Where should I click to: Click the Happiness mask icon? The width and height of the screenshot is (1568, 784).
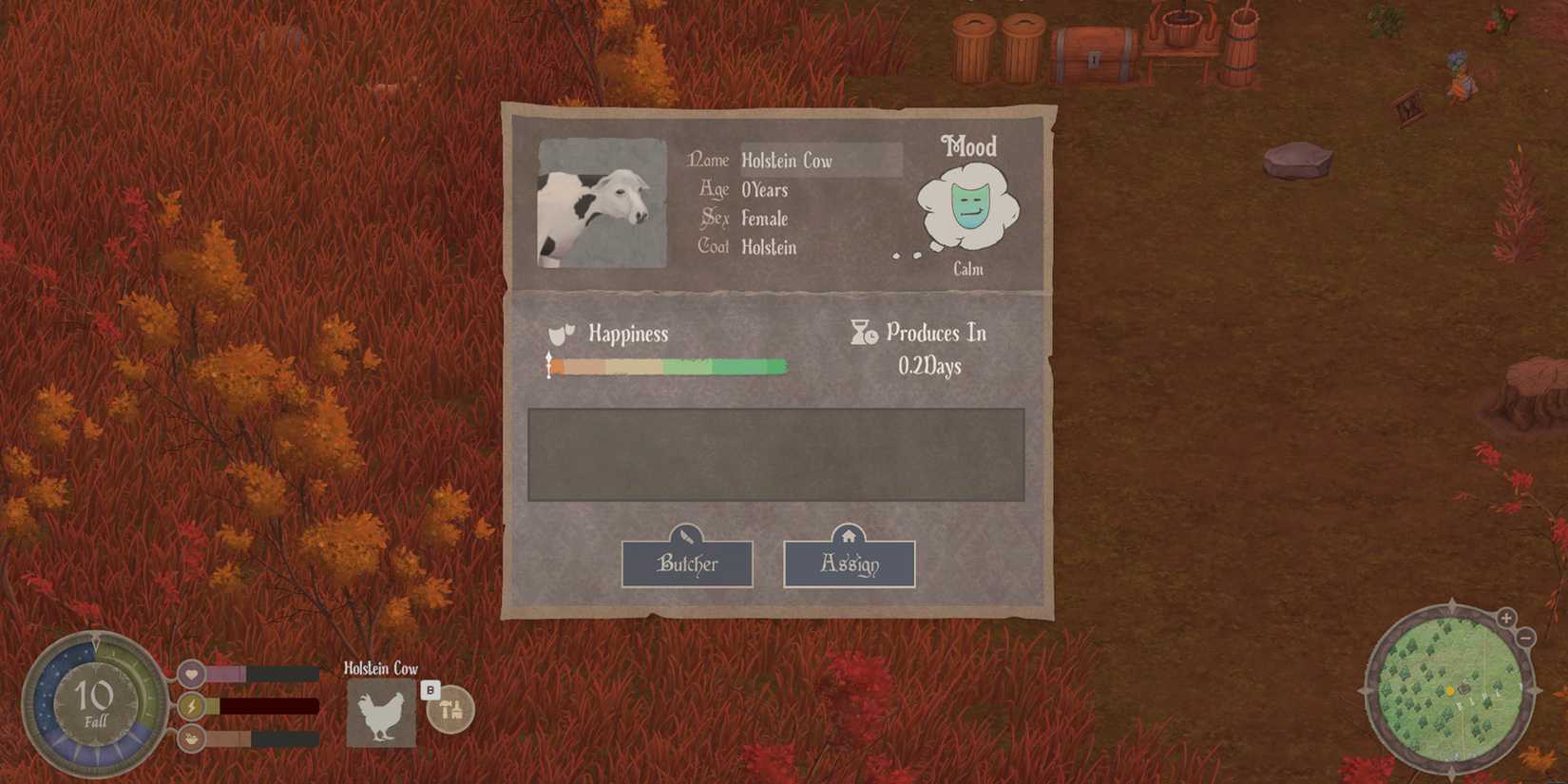[x=560, y=334]
